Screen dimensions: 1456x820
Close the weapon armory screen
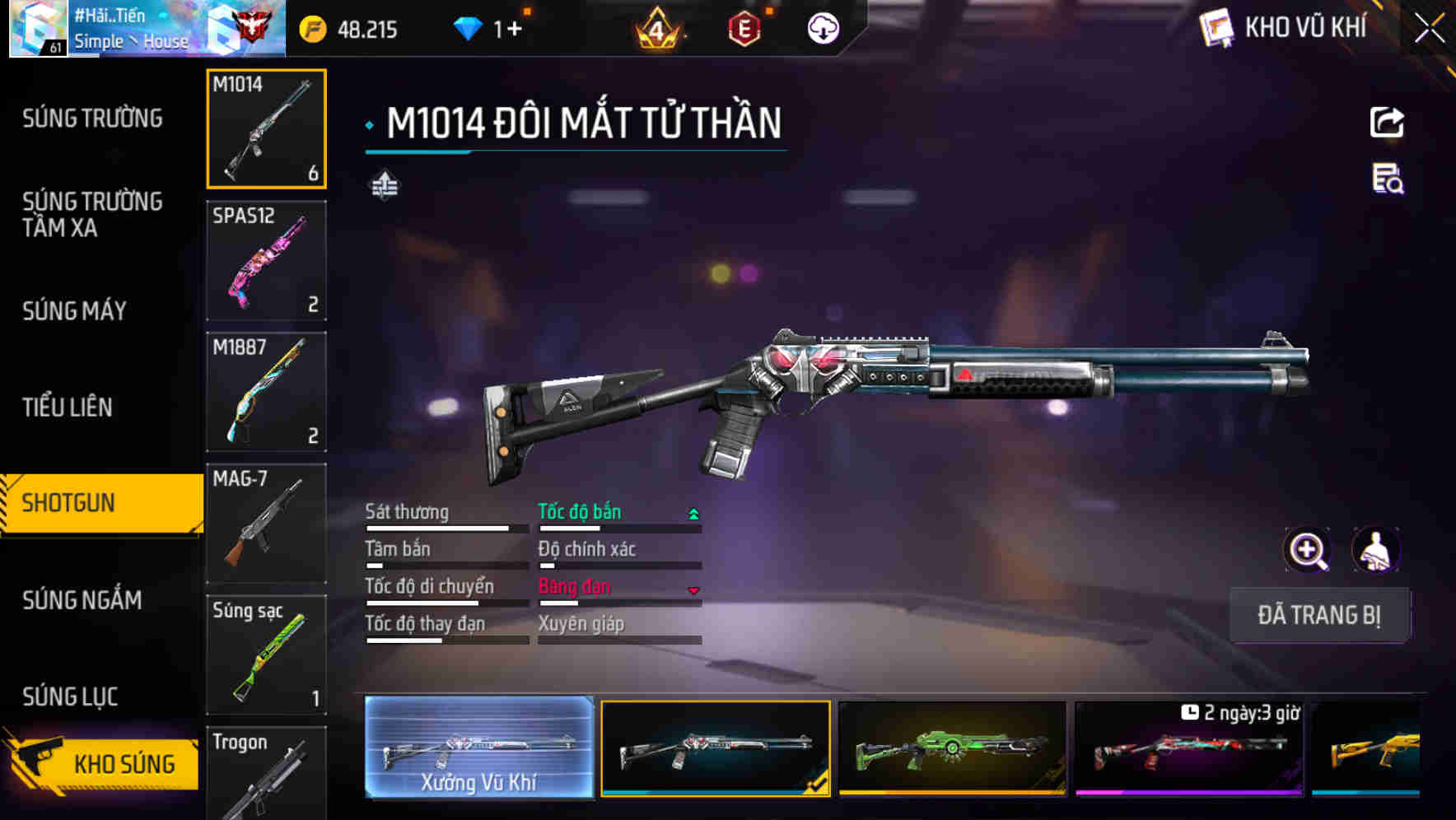coord(1430,30)
